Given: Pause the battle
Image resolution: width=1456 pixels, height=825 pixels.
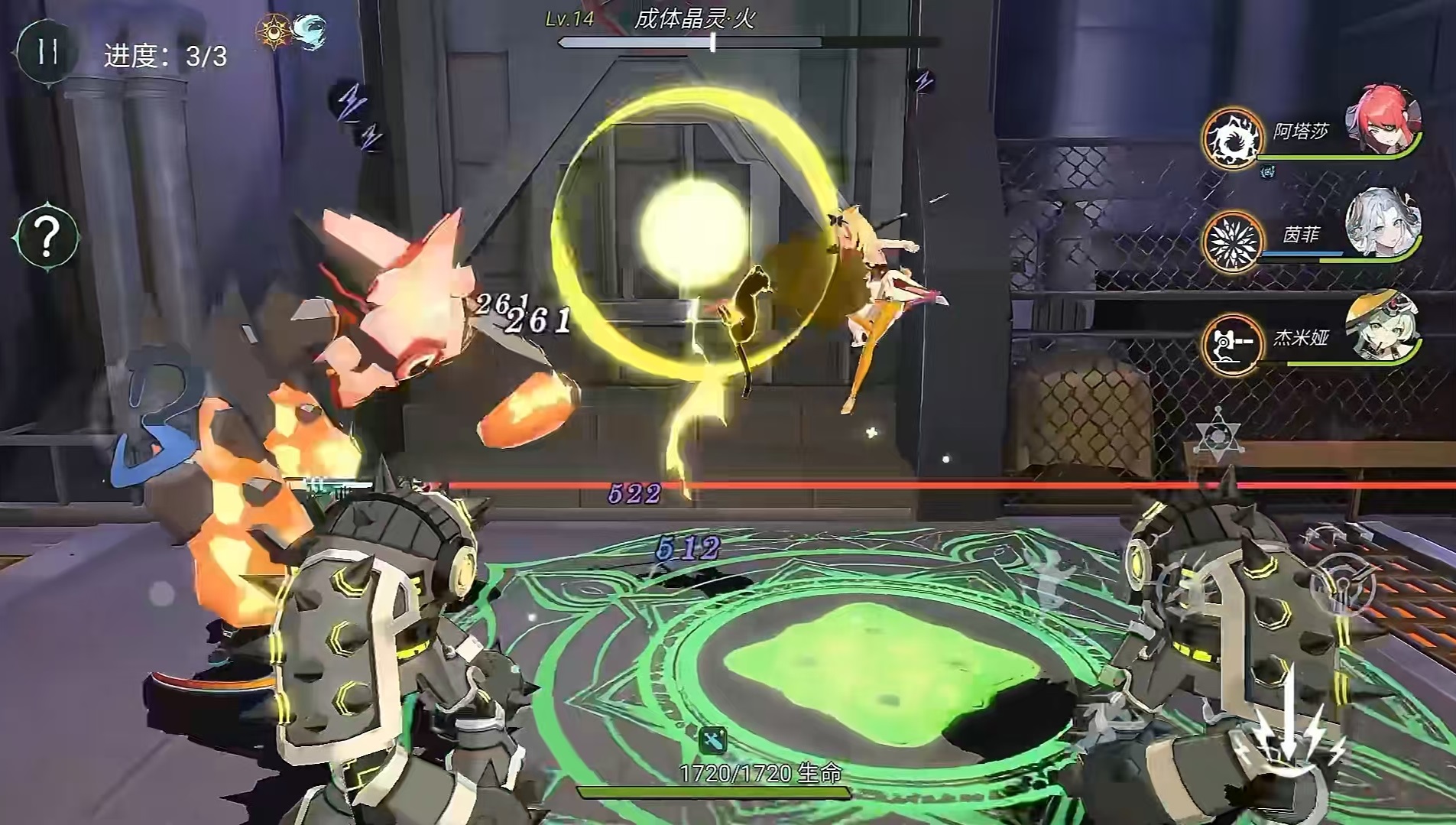Looking at the screenshot, I should click(47, 52).
